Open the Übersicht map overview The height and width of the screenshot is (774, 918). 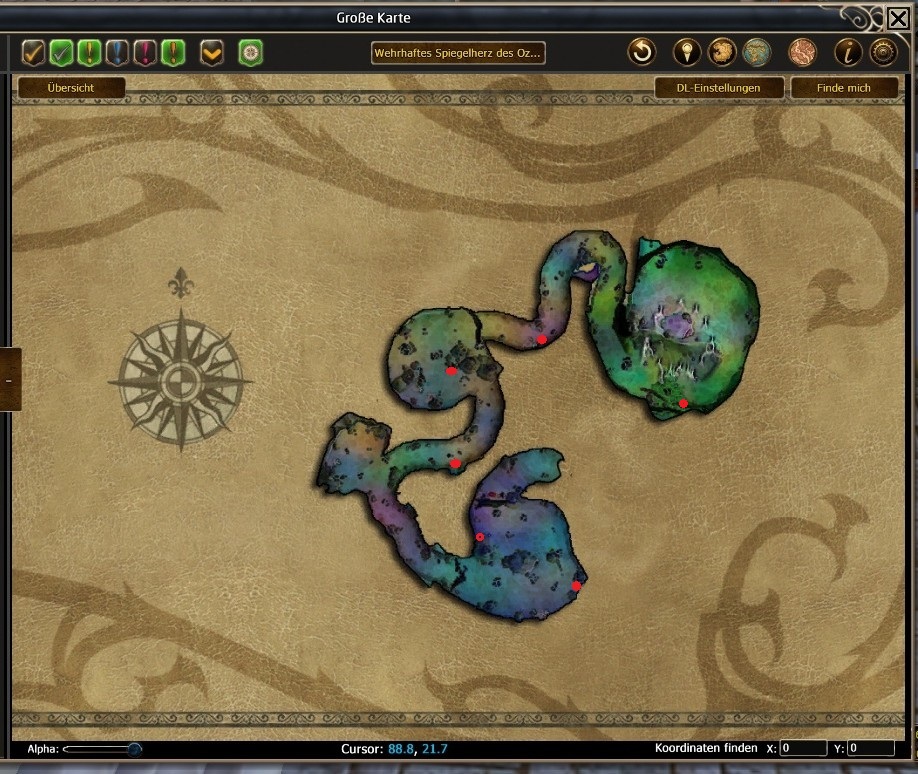(x=71, y=88)
